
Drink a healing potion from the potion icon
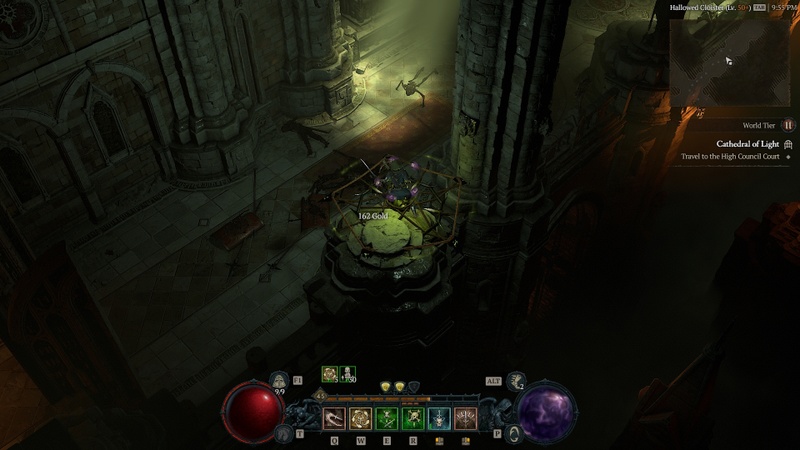[x=280, y=380]
